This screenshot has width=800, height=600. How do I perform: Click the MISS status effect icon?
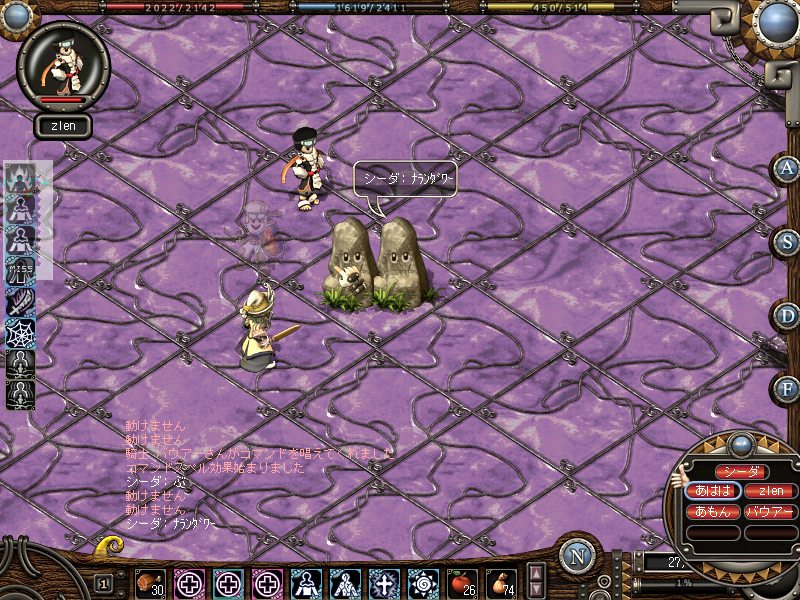pyautogui.click(x=21, y=270)
